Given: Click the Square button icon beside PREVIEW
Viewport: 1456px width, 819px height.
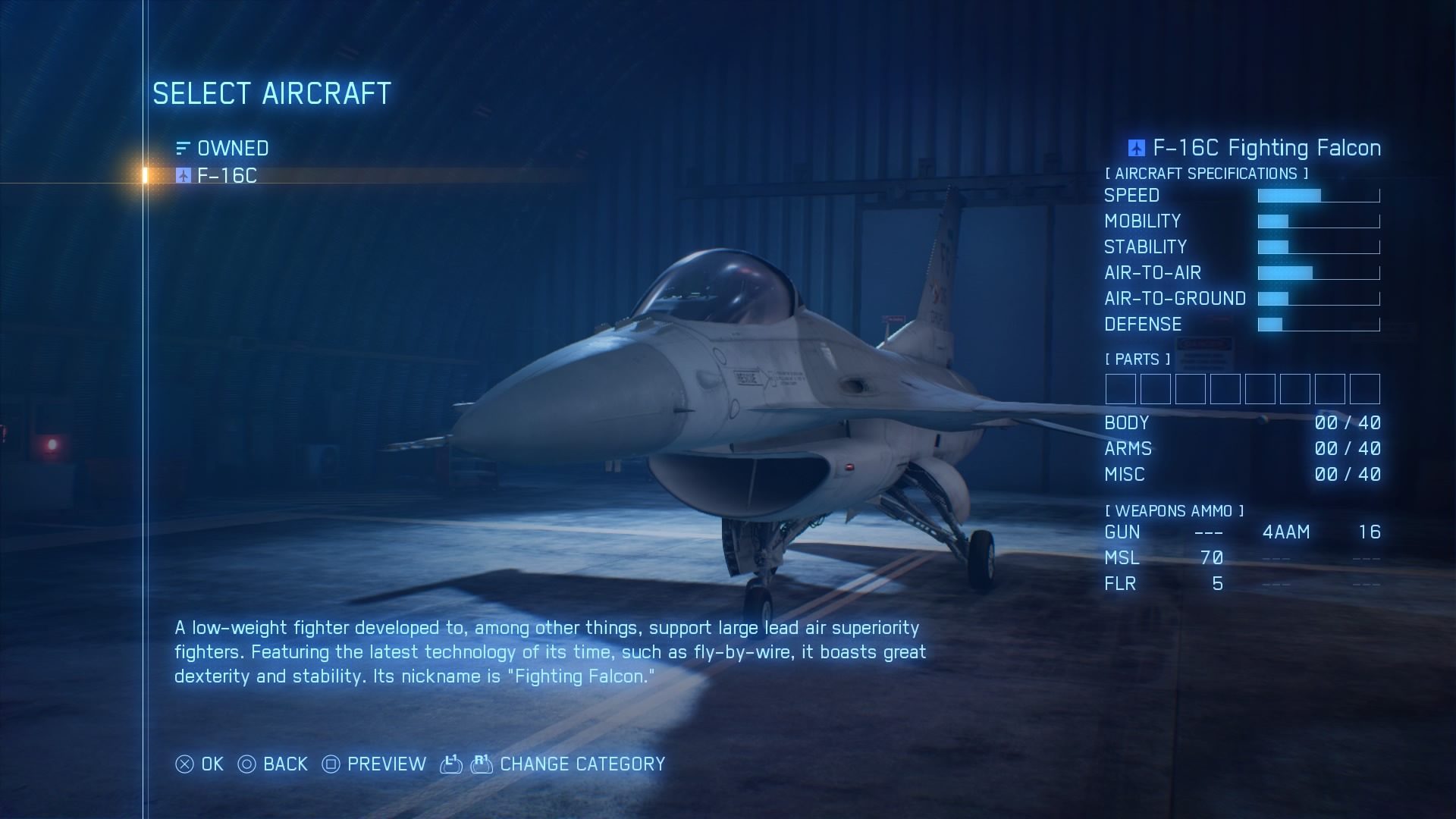Looking at the screenshot, I should click(329, 764).
